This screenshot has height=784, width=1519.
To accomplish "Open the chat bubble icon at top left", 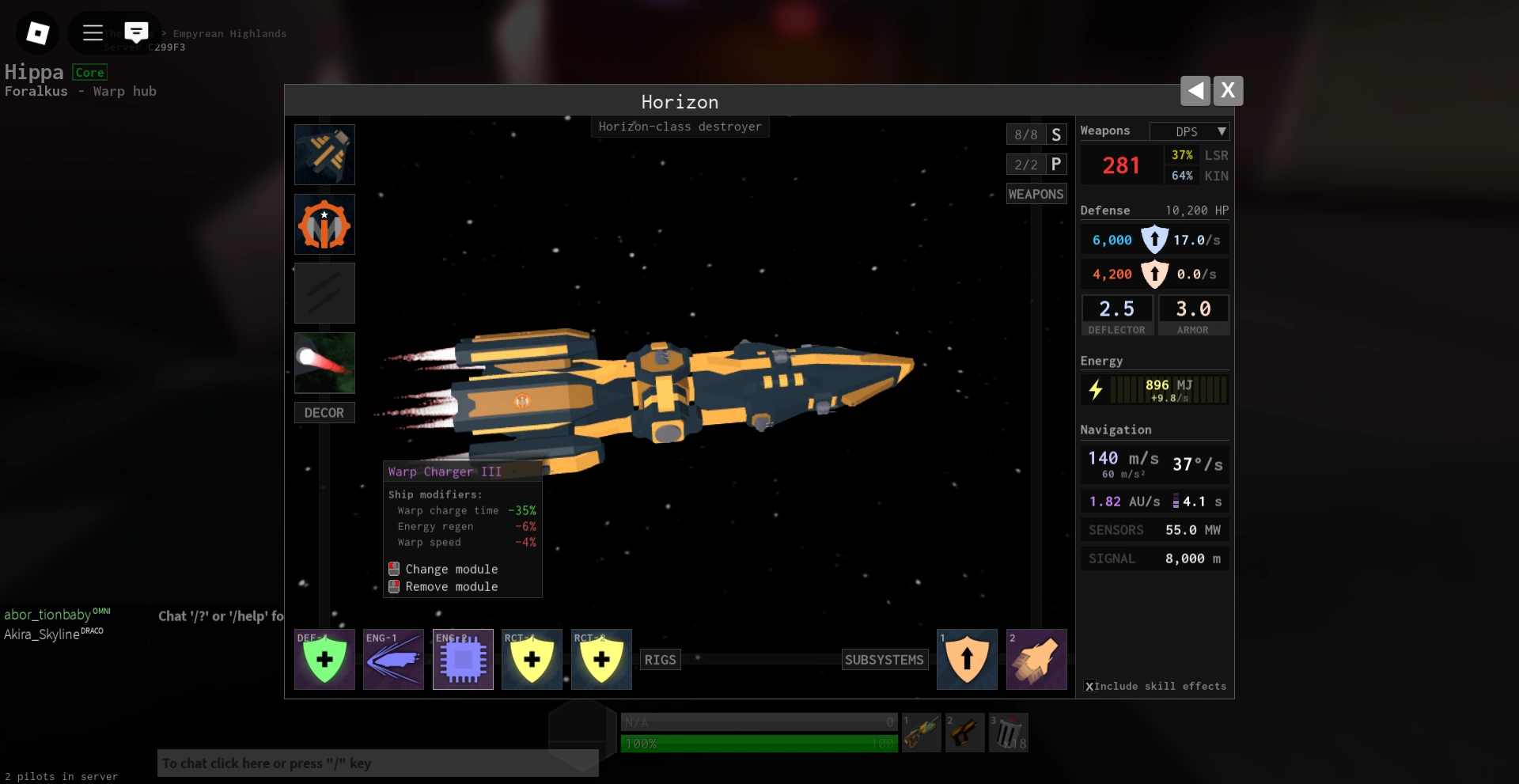I will [x=137, y=32].
